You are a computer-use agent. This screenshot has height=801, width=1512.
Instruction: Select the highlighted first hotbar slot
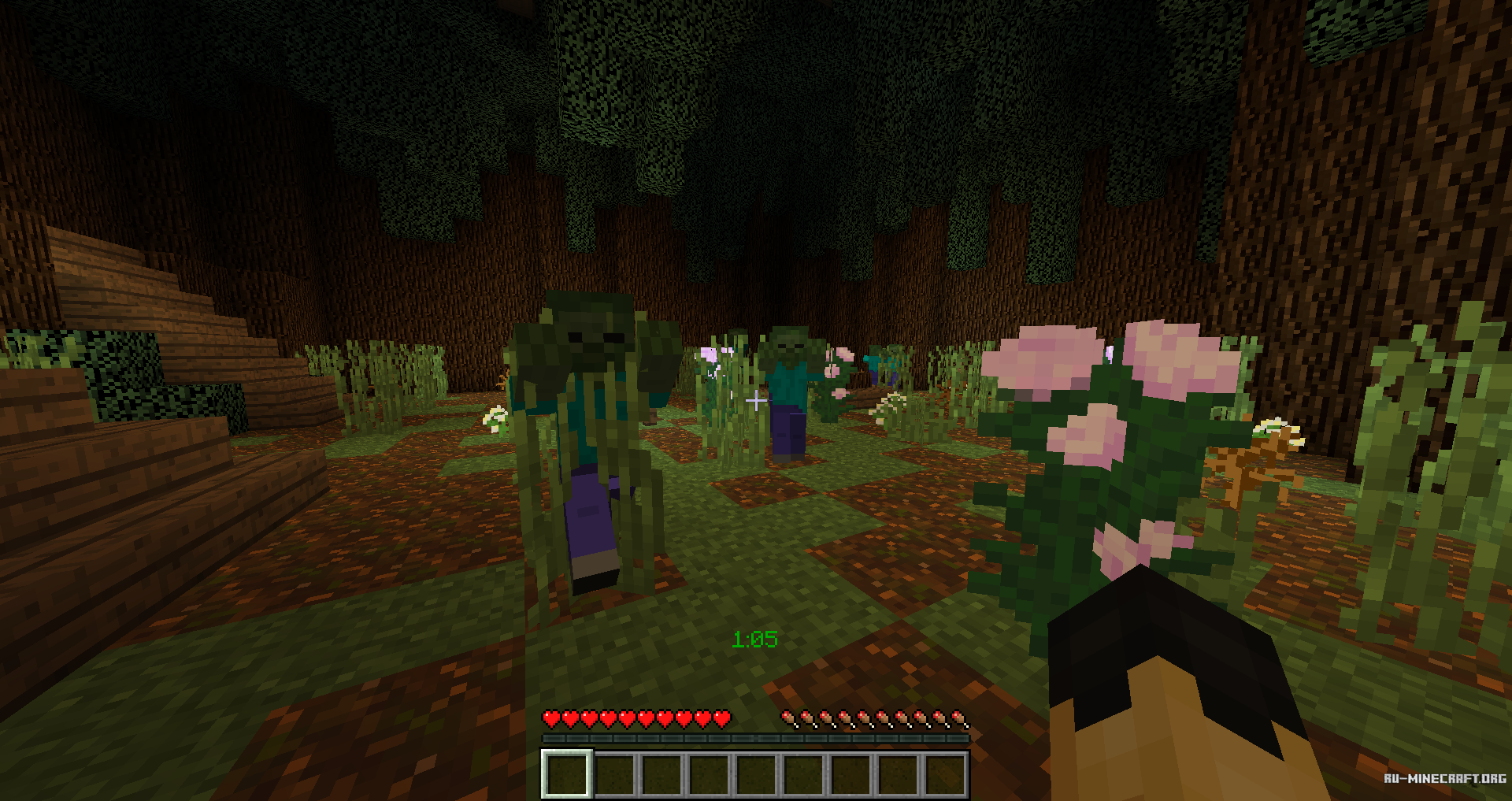(x=566, y=773)
